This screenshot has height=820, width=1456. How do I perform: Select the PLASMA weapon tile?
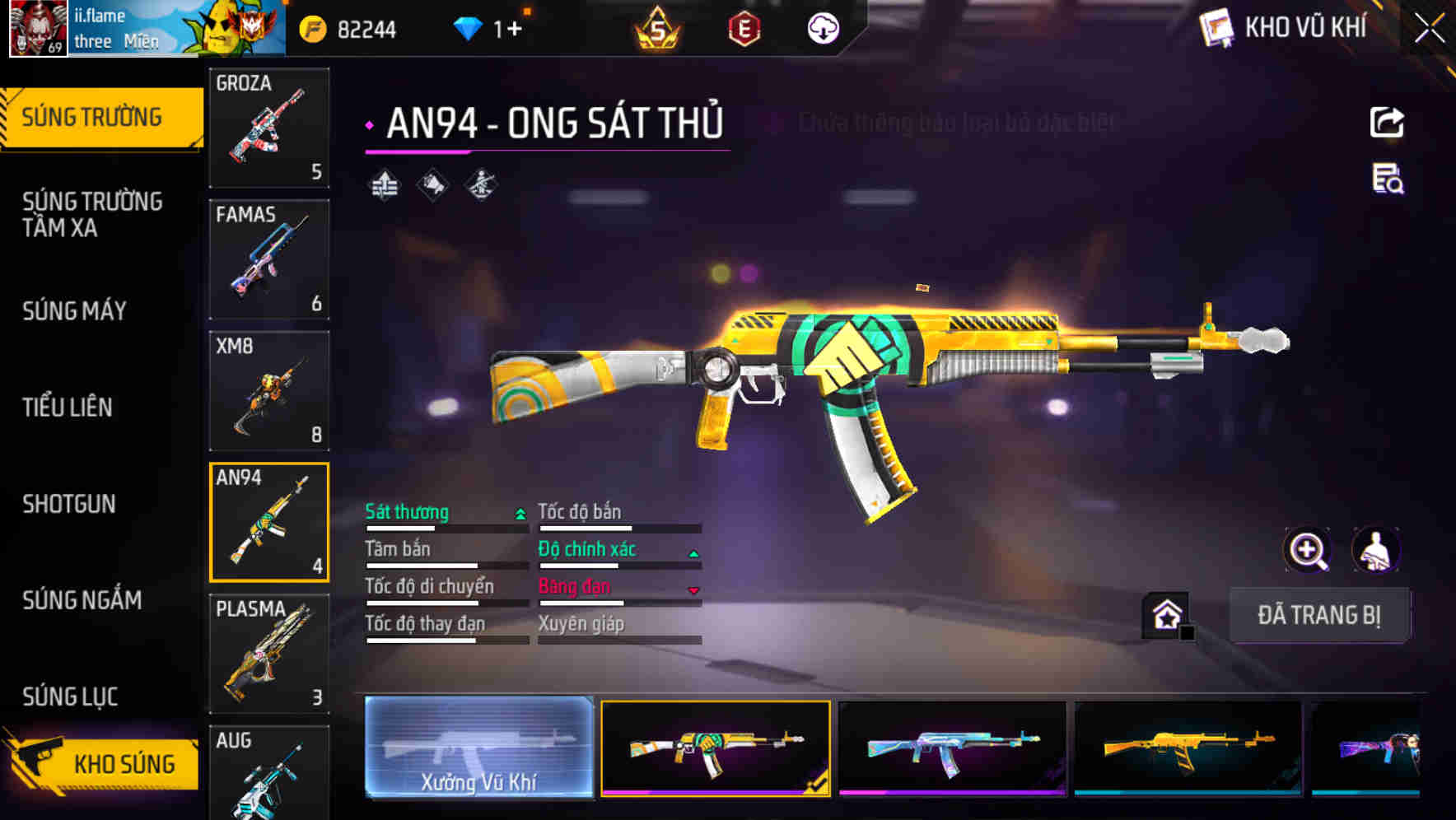(x=269, y=654)
